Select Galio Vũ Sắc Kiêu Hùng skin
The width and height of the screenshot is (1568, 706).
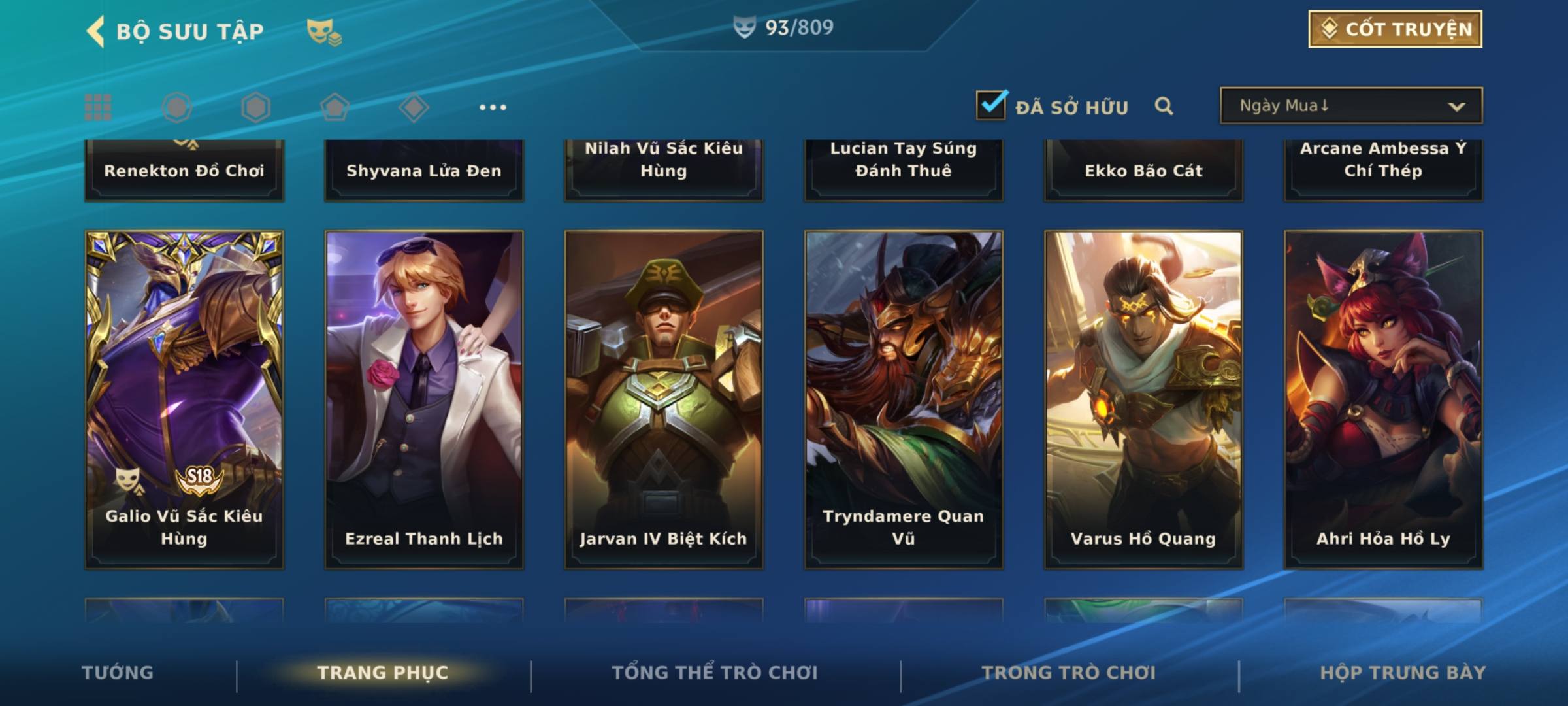pyautogui.click(x=184, y=399)
